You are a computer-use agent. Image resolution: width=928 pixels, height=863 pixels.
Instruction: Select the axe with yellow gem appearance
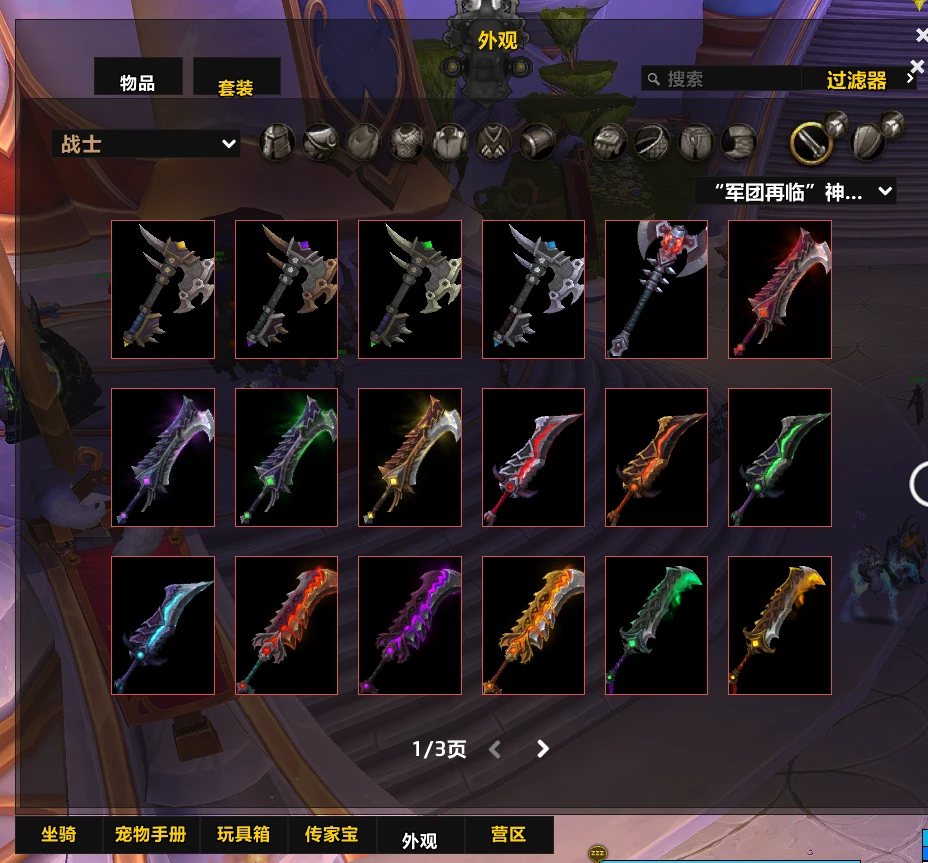pos(163,289)
